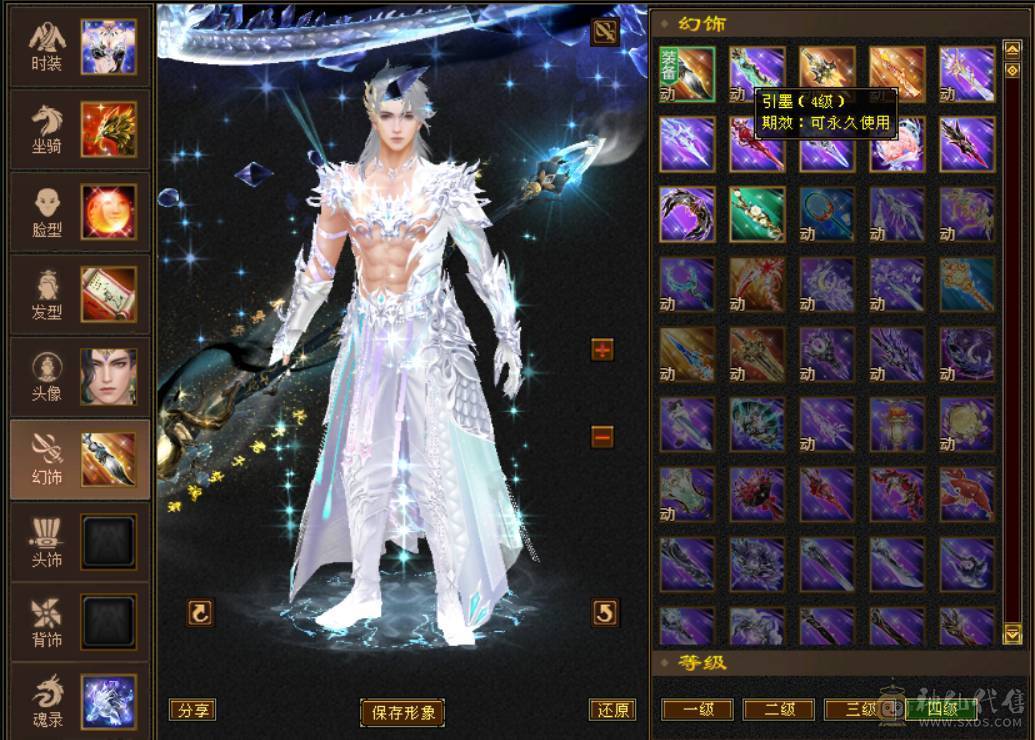
Task: Click the 分享 share button
Action: (192, 710)
